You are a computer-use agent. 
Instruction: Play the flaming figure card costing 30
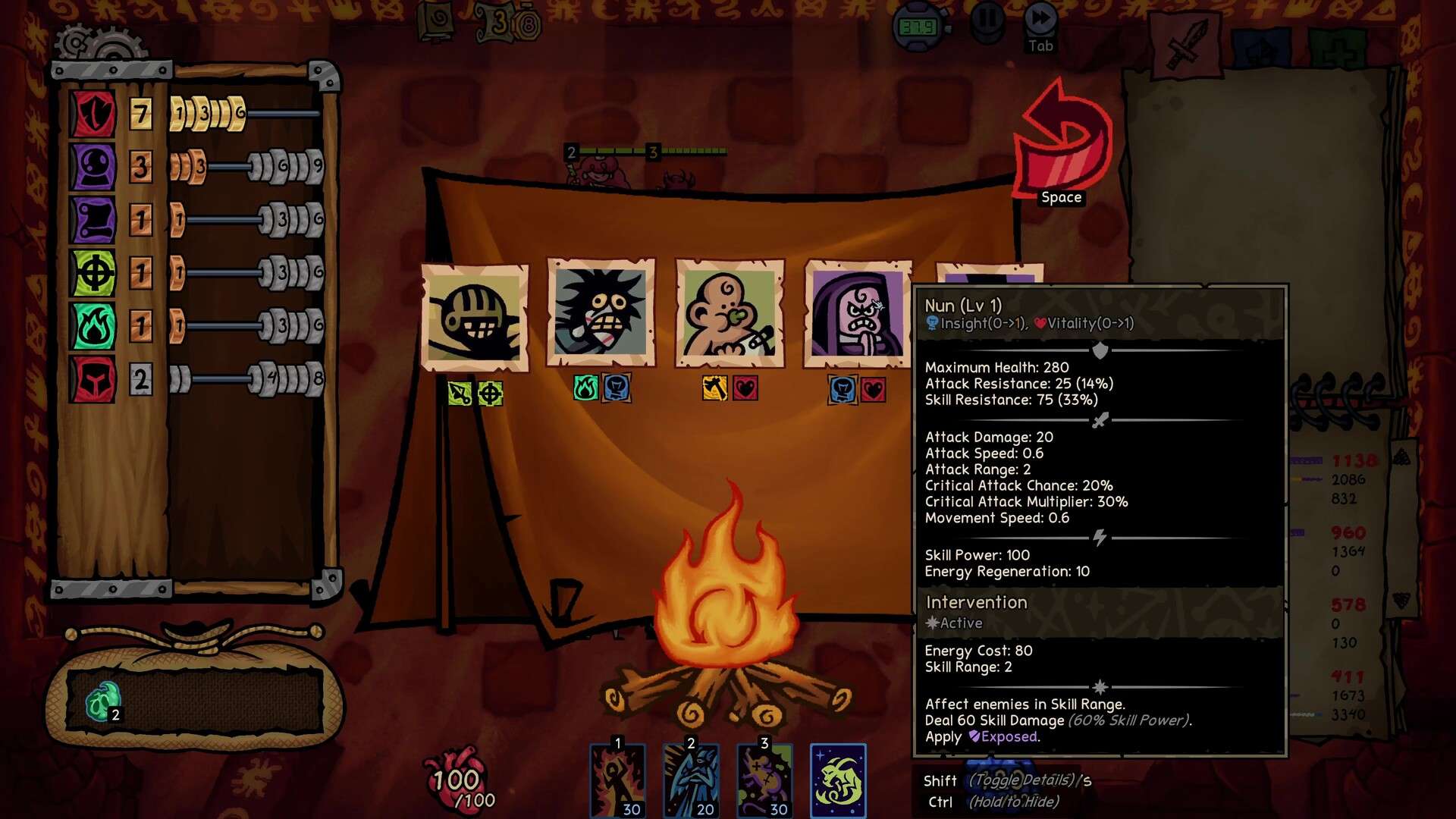[618, 780]
